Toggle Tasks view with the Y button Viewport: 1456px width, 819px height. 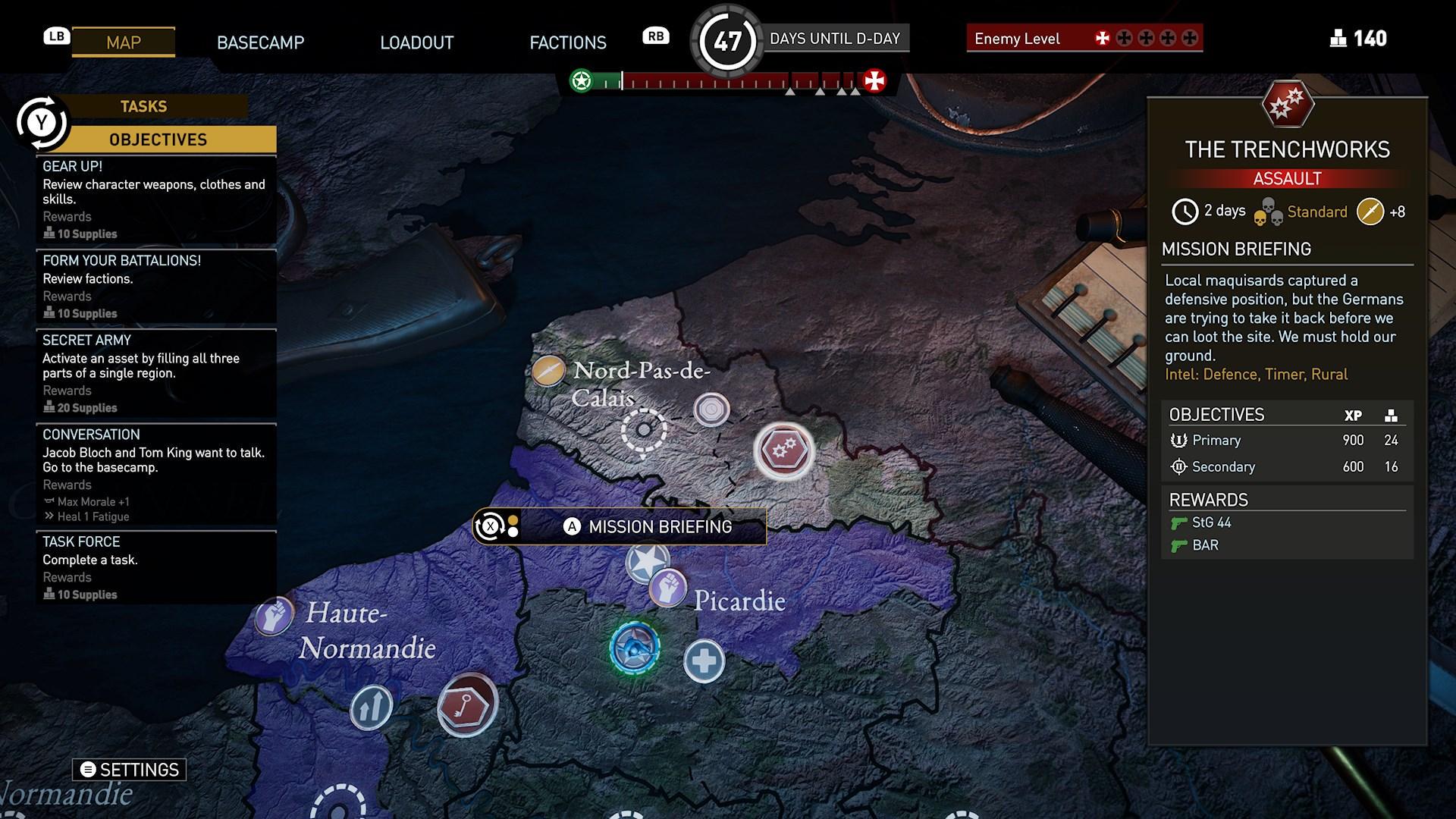click(x=42, y=120)
